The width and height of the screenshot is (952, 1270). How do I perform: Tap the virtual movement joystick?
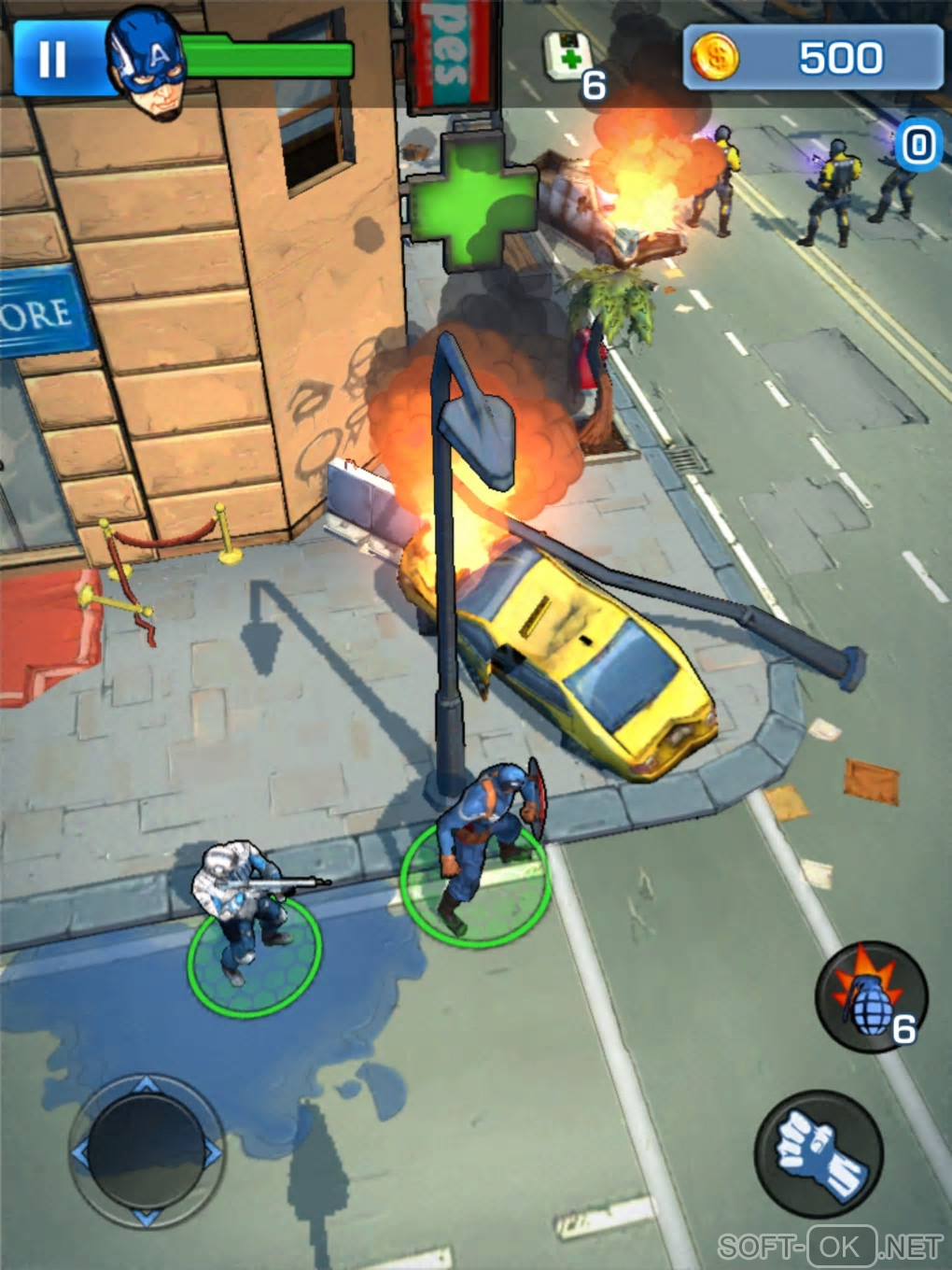point(147,1150)
